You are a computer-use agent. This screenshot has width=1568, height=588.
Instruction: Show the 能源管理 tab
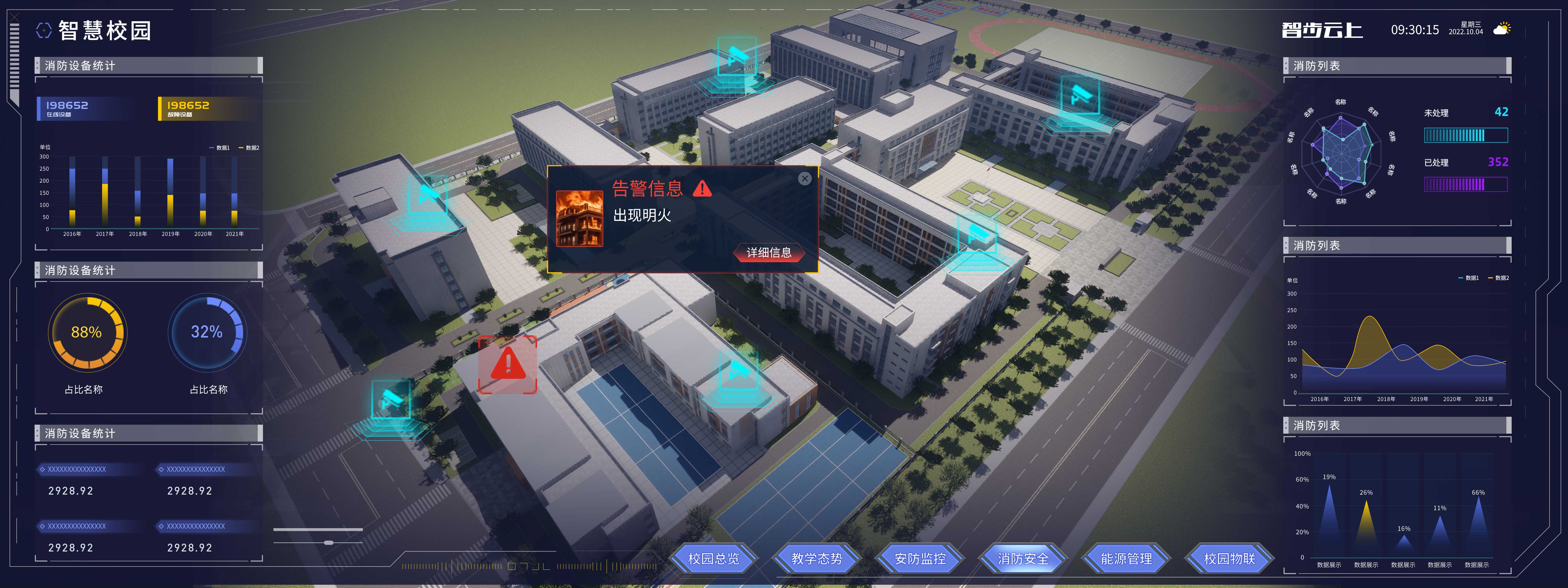(1126, 558)
